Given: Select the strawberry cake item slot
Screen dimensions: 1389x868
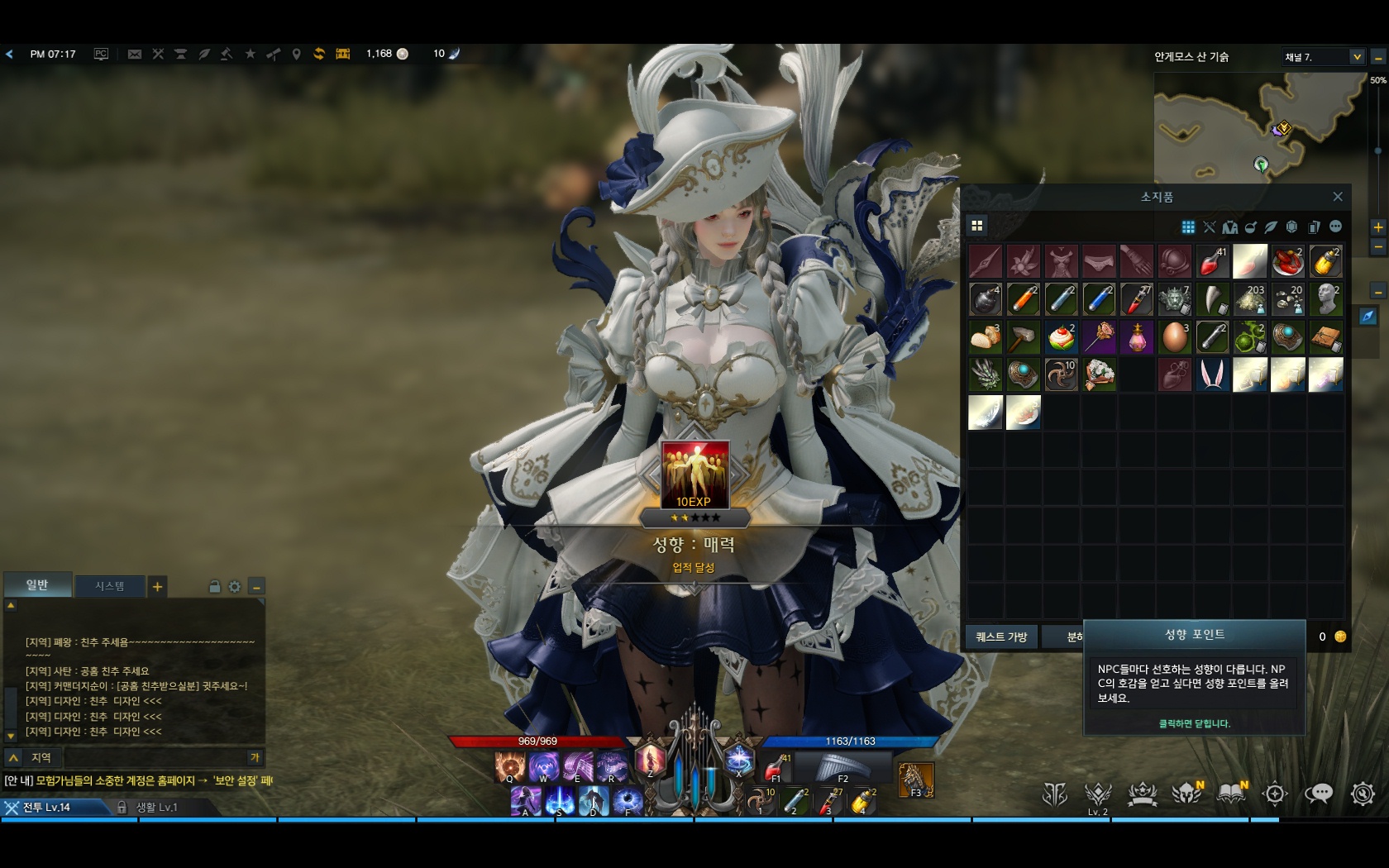Looking at the screenshot, I should (x=1061, y=337).
